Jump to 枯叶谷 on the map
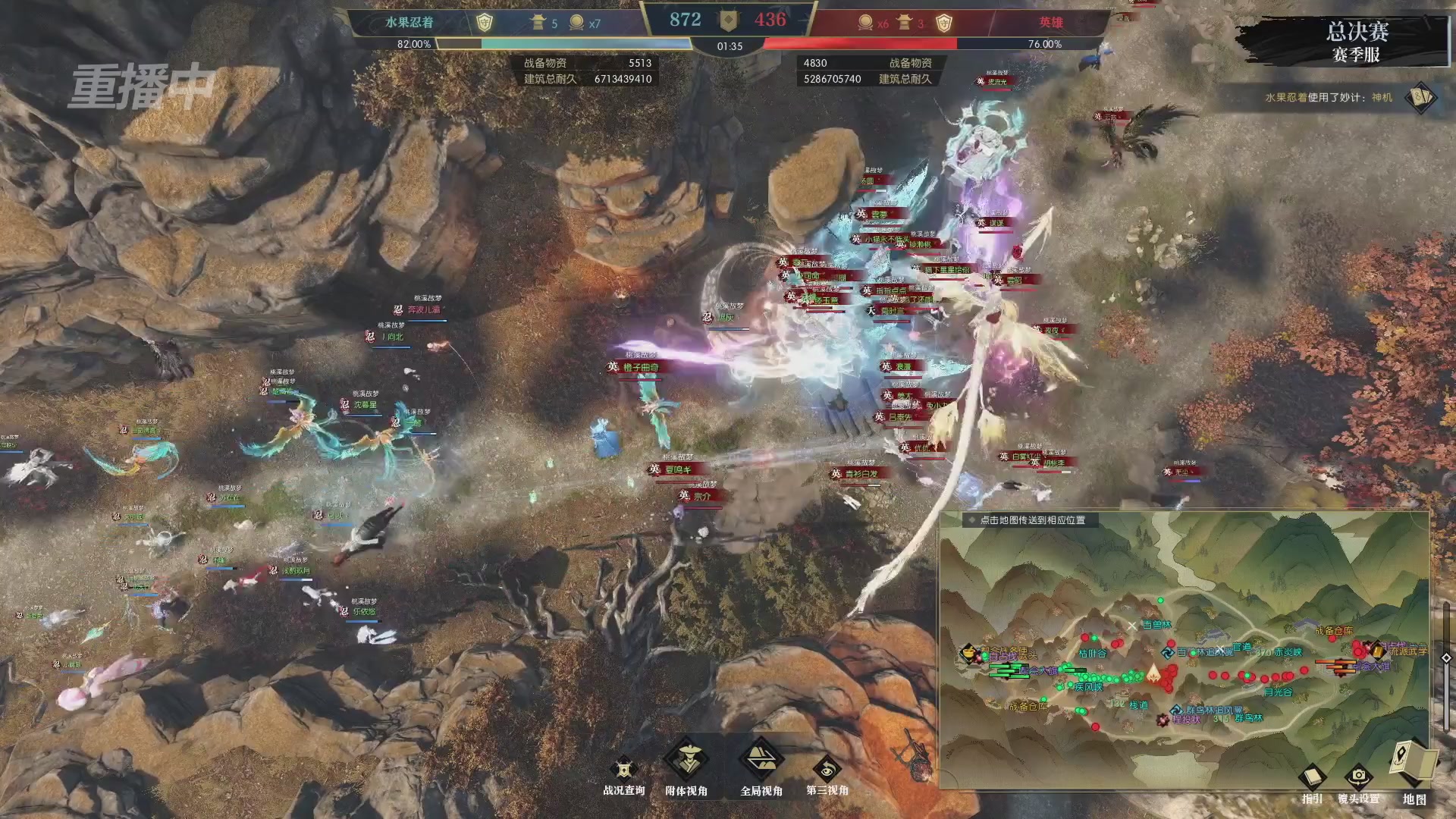The image size is (1456, 819). [x=1093, y=653]
